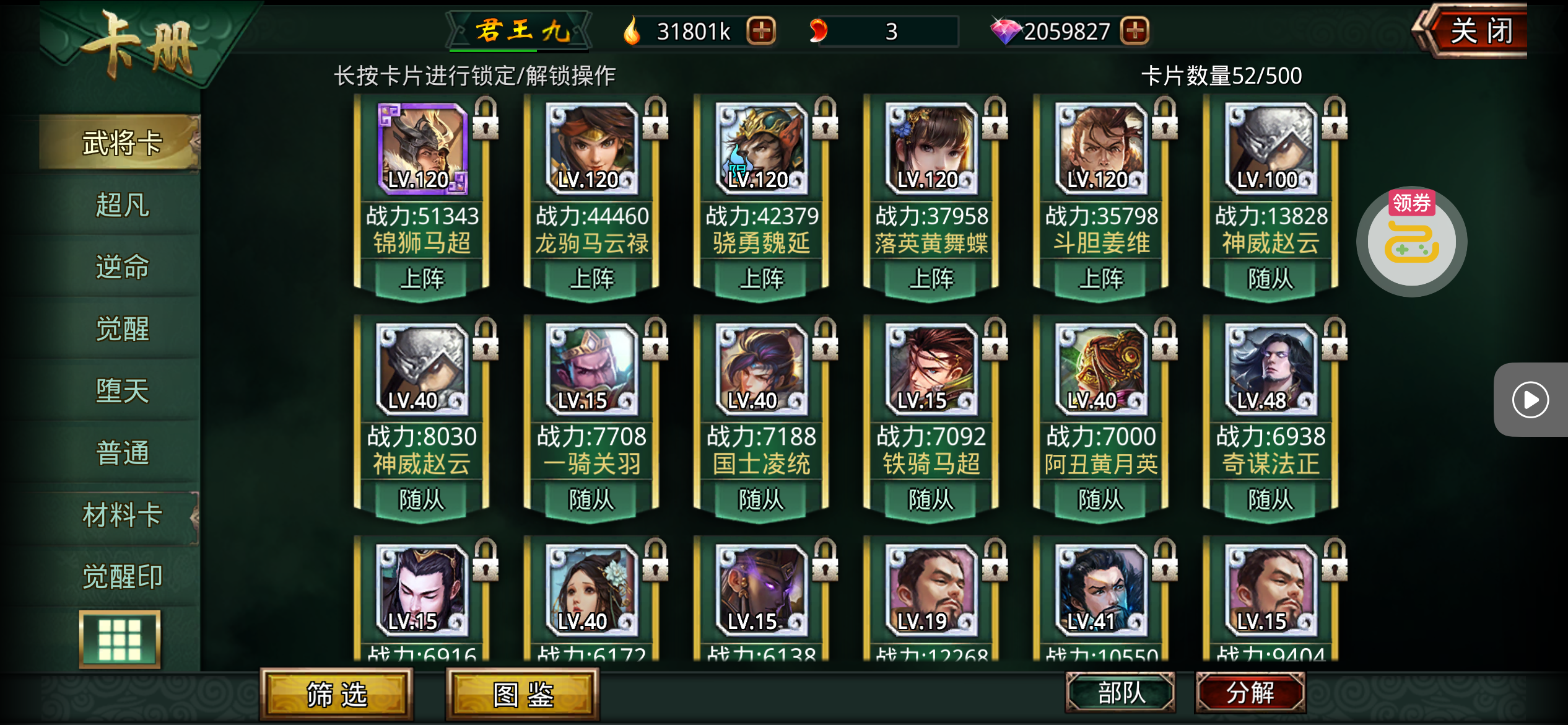Filter by 普通 cards
The height and width of the screenshot is (725, 1568).
121,452
